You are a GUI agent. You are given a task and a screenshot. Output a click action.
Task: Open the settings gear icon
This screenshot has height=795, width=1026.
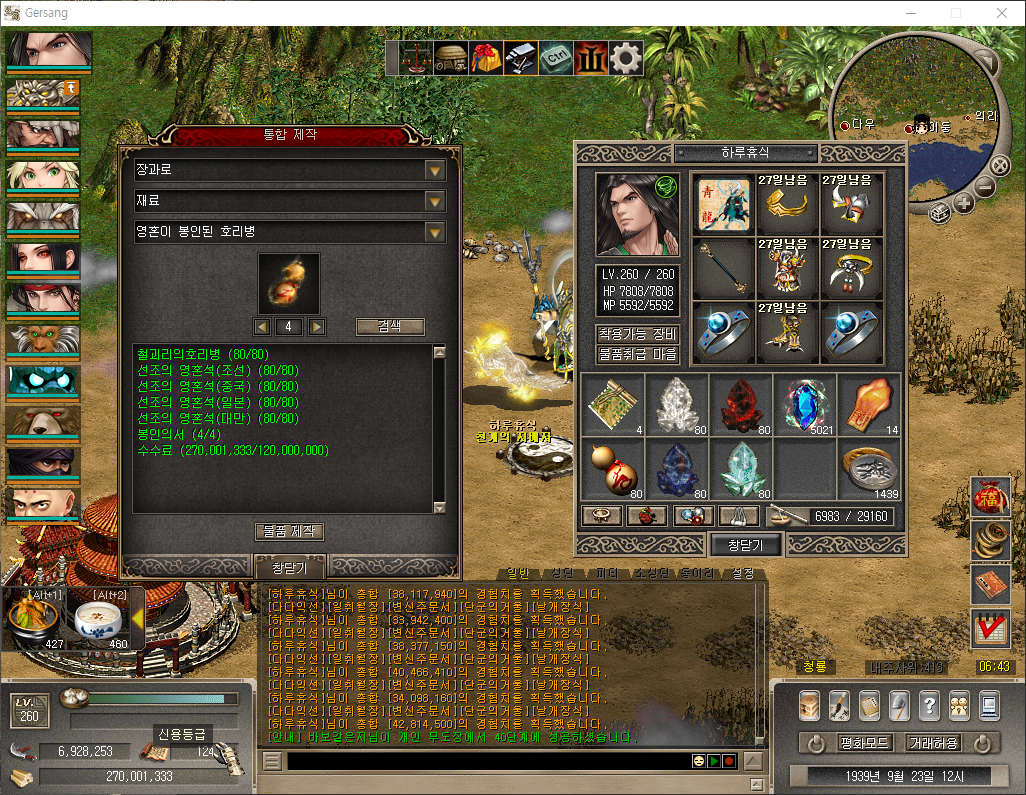(626, 58)
